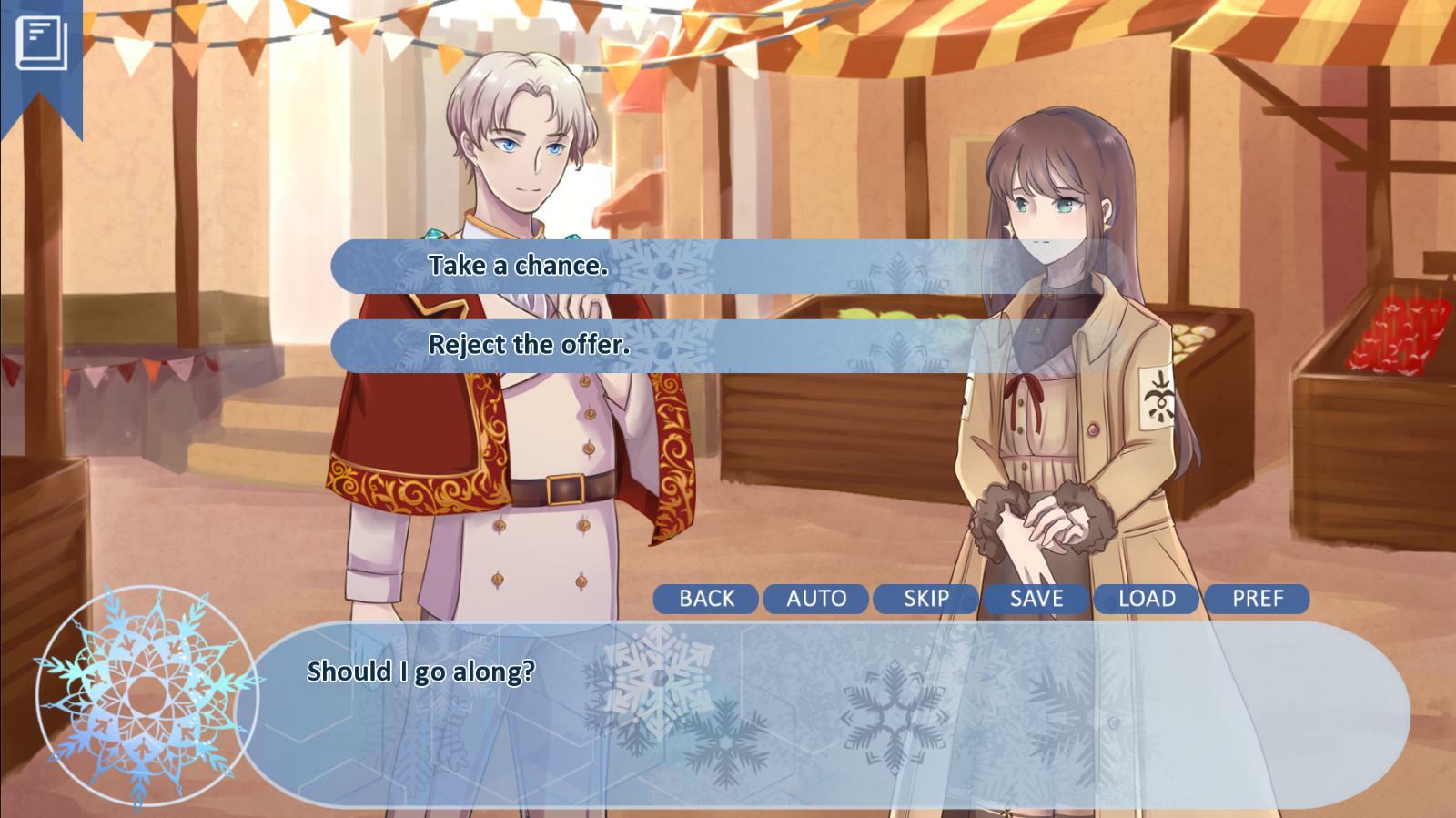1456x818 pixels.
Task: Click the "Should I go along?" text line
Action: click(421, 671)
